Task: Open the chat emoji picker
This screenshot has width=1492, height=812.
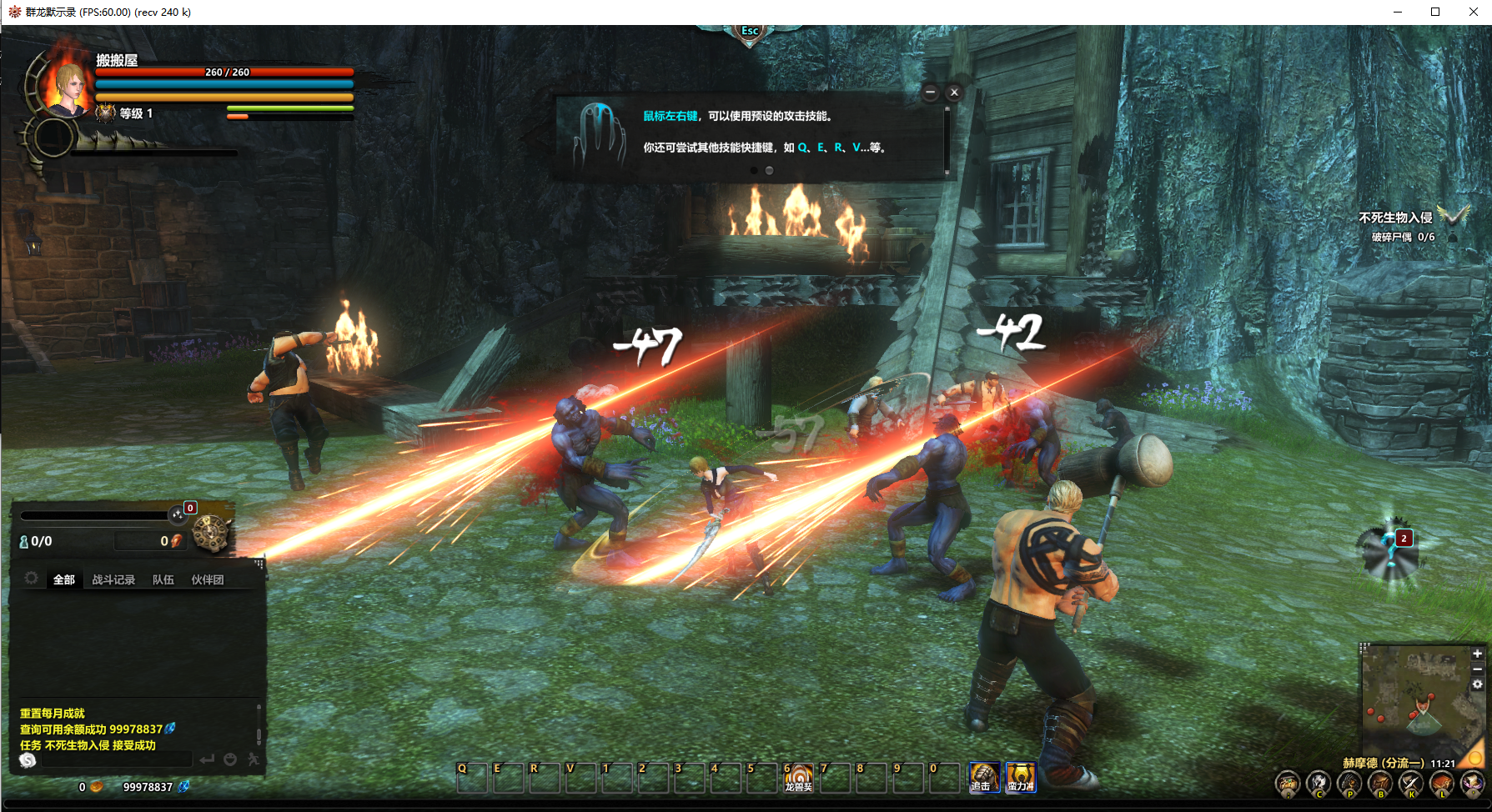Action: [x=230, y=759]
